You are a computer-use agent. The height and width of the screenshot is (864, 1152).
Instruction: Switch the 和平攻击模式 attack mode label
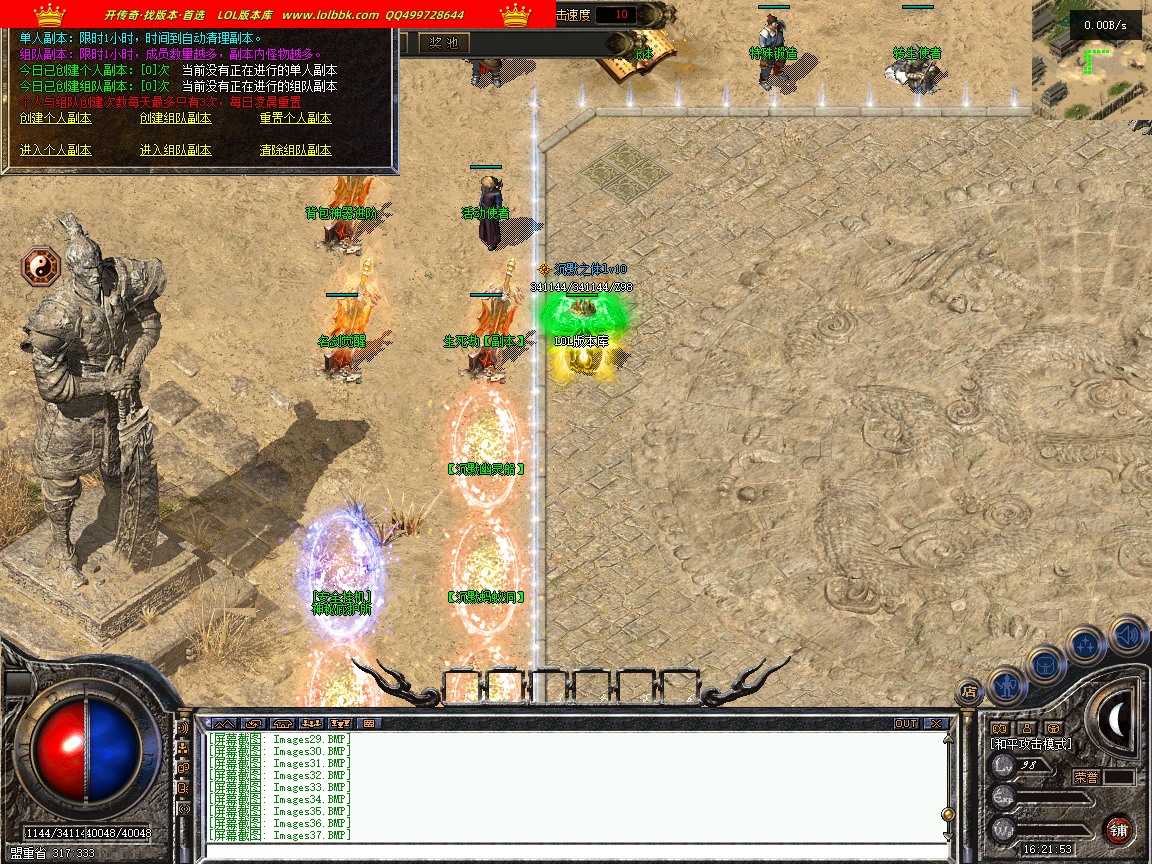coord(1031,744)
